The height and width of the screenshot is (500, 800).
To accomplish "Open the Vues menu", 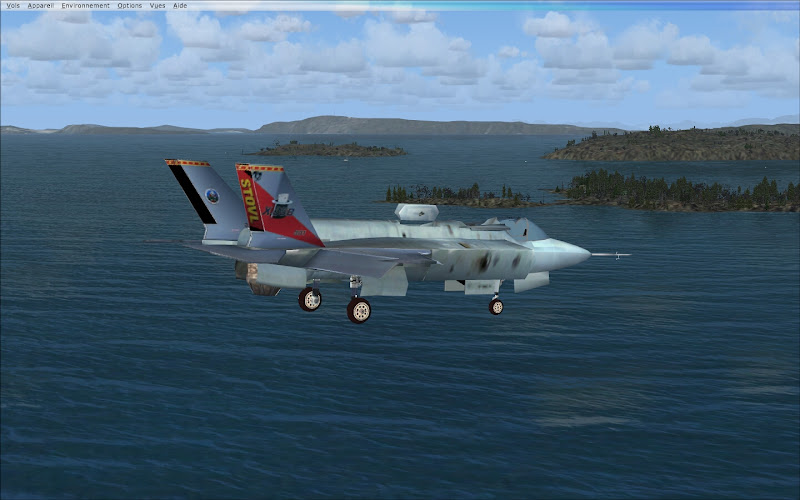I will coord(158,5).
